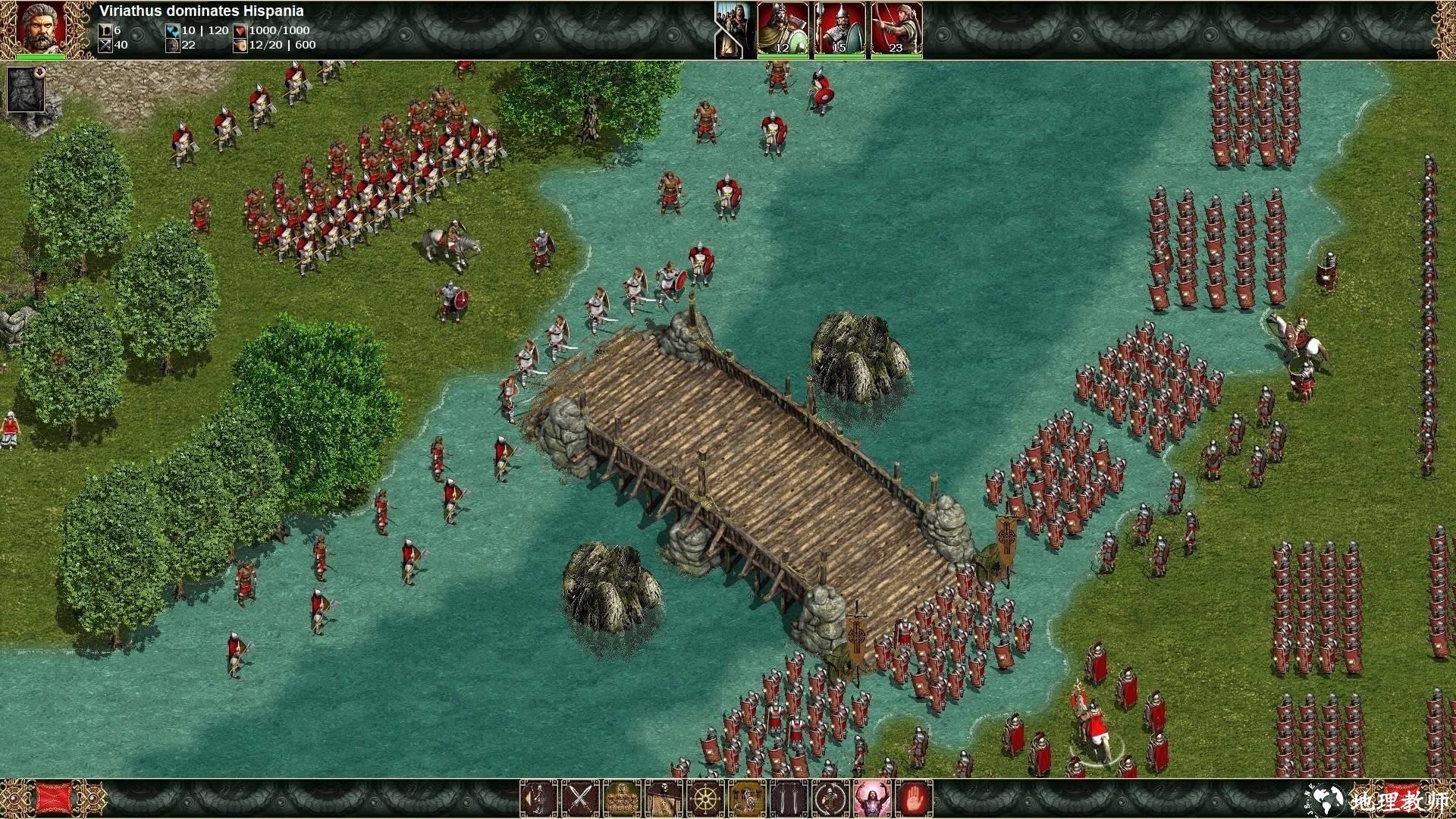Issue the red hand stop command
Image resolution: width=1456 pixels, height=819 pixels.
click(x=915, y=798)
